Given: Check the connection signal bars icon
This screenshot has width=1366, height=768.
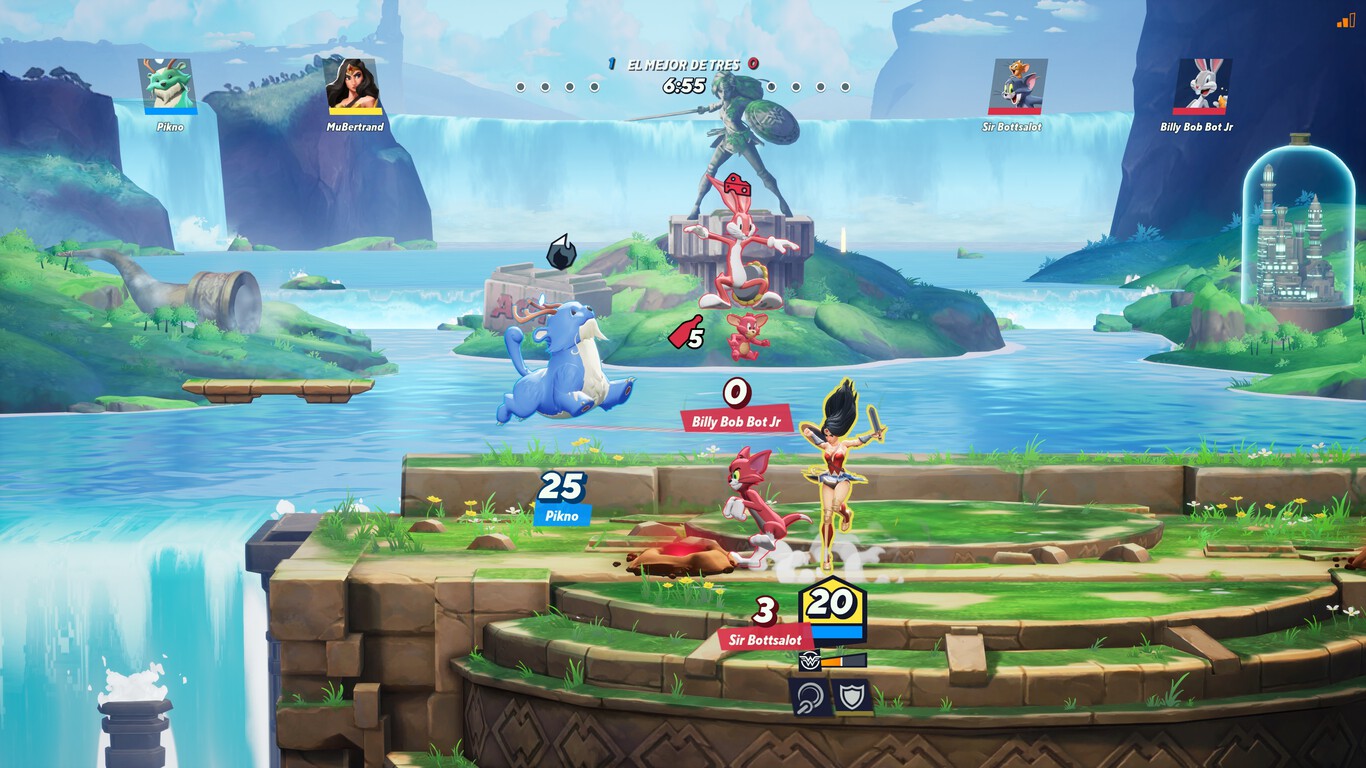Looking at the screenshot, I should click(1345, 19).
